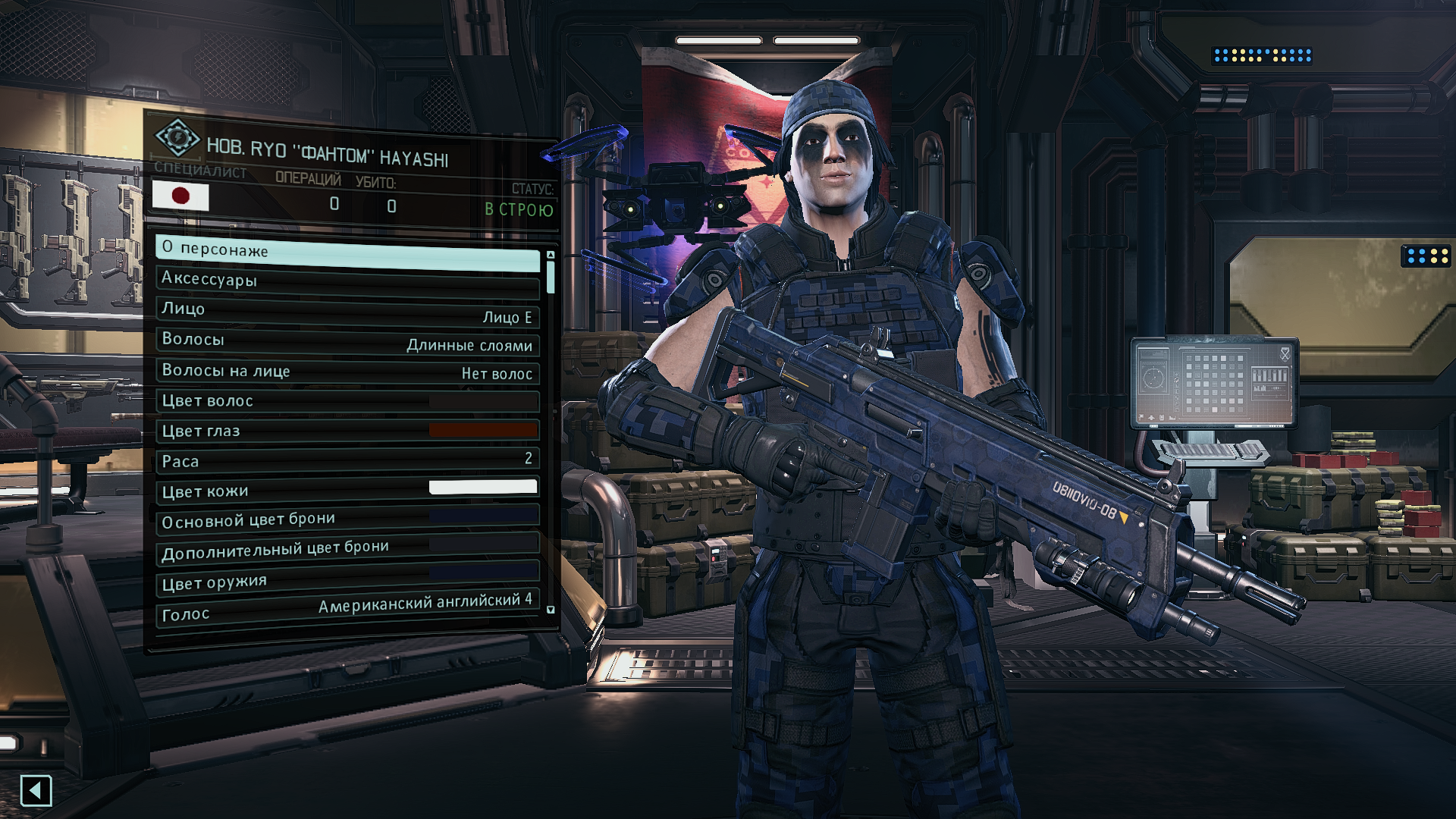This screenshot has width=1456, height=819.
Task: Change the «Цвет глаз» eye color
Action: [347, 431]
